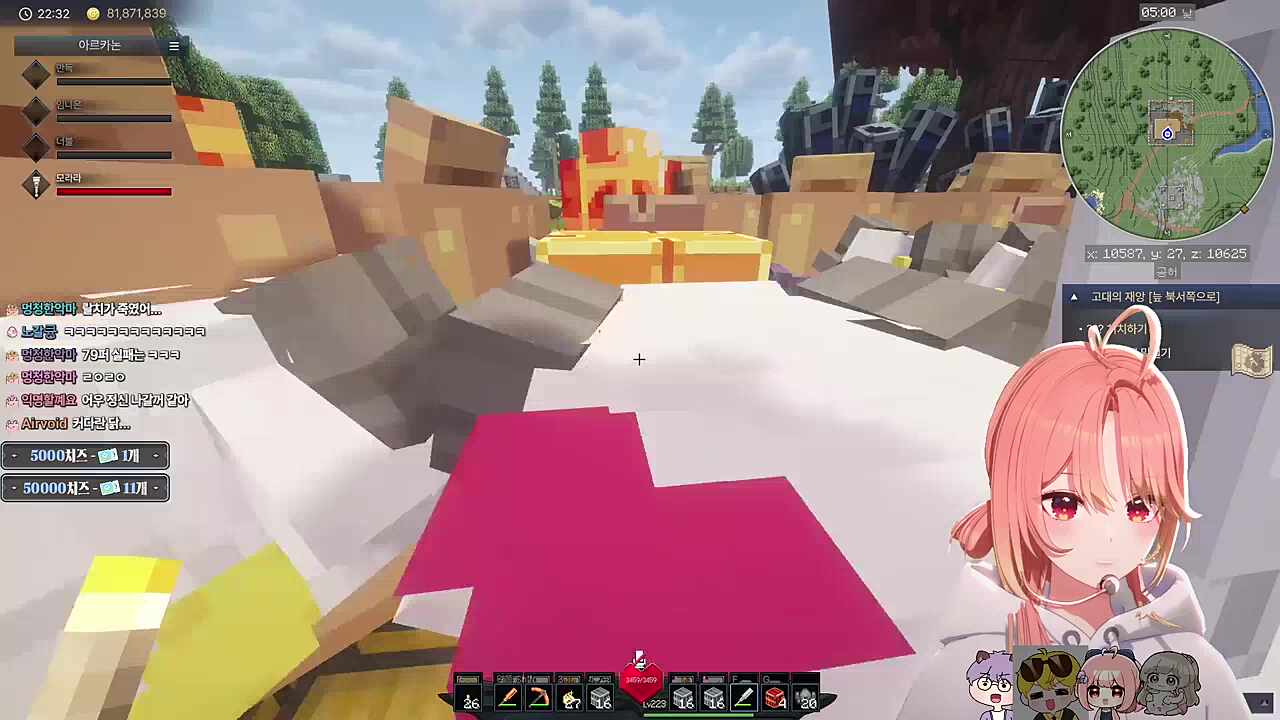Open the party panel hamburger menu
The width and height of the screenshot is (1280, 720).
(x=174, y=46)
